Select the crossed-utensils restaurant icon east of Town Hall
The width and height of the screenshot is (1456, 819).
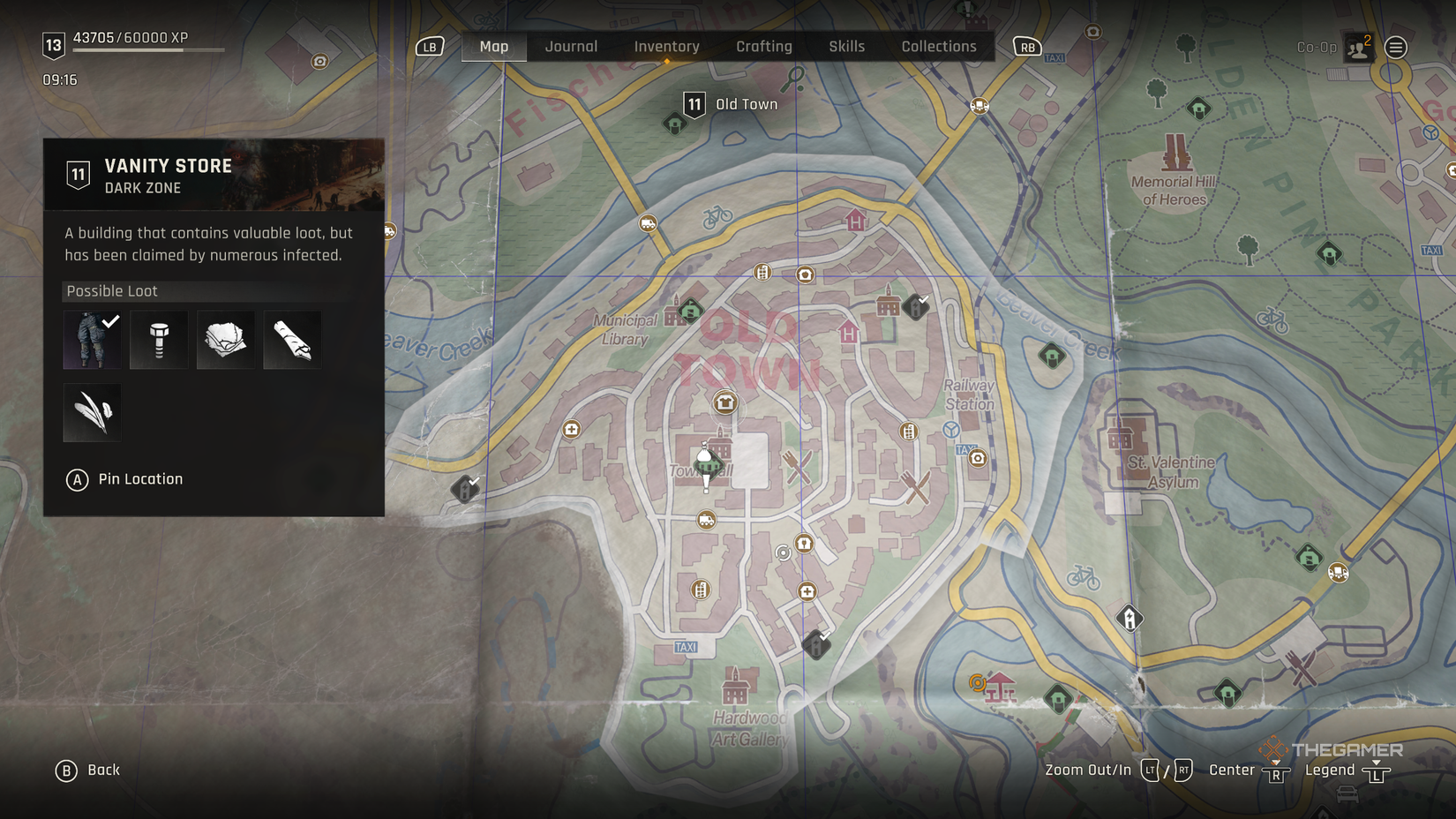click(798, 469)
